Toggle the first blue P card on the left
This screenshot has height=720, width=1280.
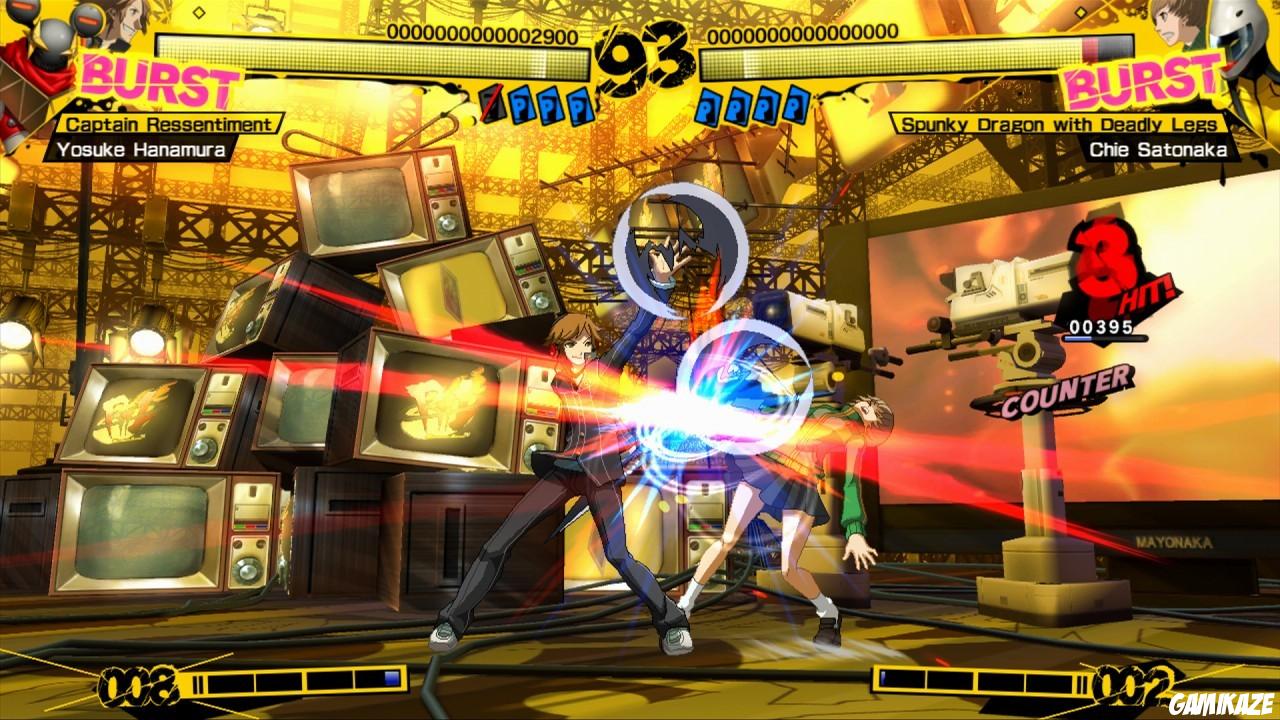click(521, 104)
